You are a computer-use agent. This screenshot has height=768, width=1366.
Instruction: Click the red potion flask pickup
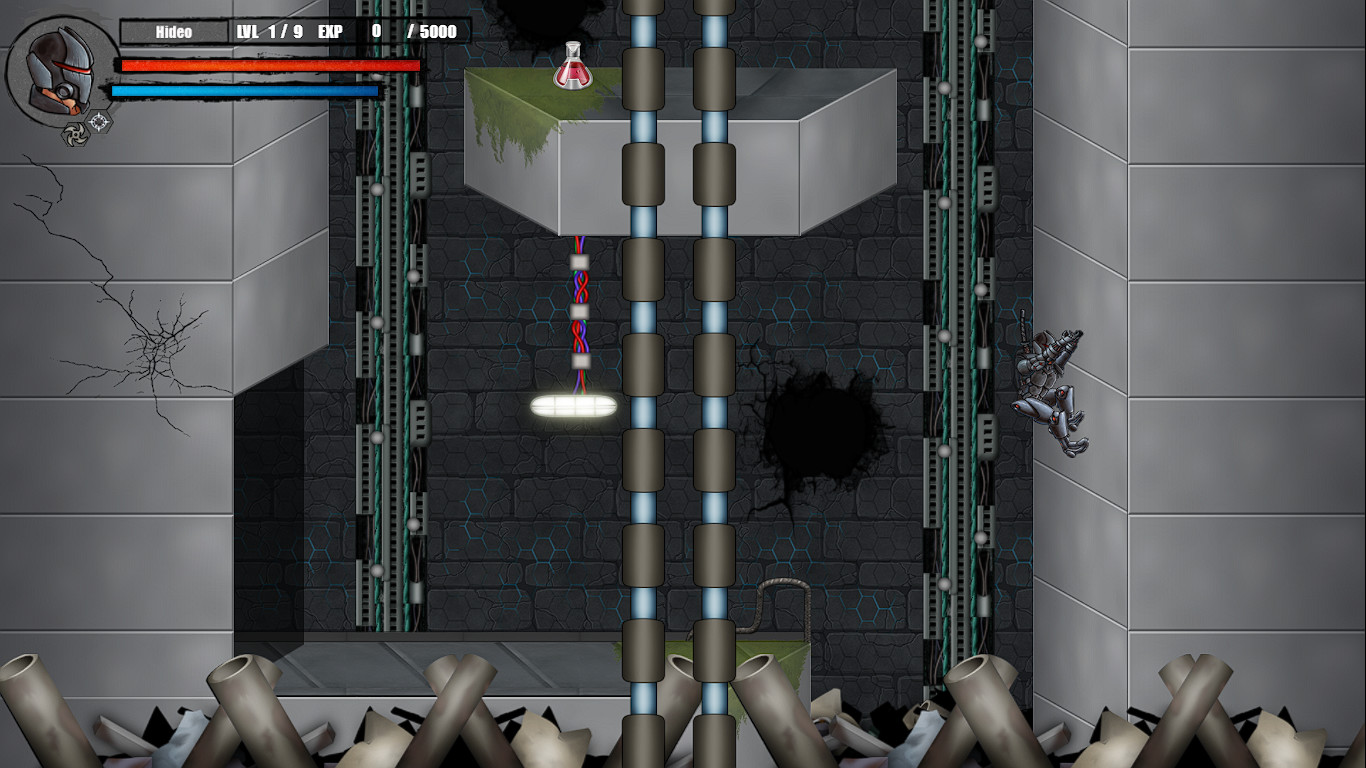[x=571, y=66]
